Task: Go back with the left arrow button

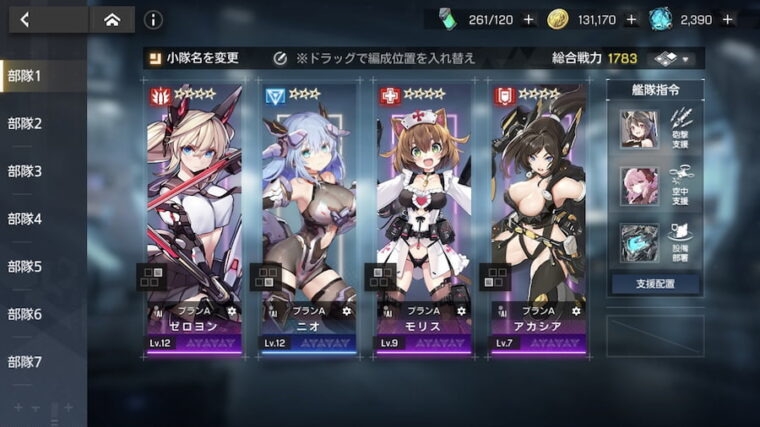Action: coord(25,19)
